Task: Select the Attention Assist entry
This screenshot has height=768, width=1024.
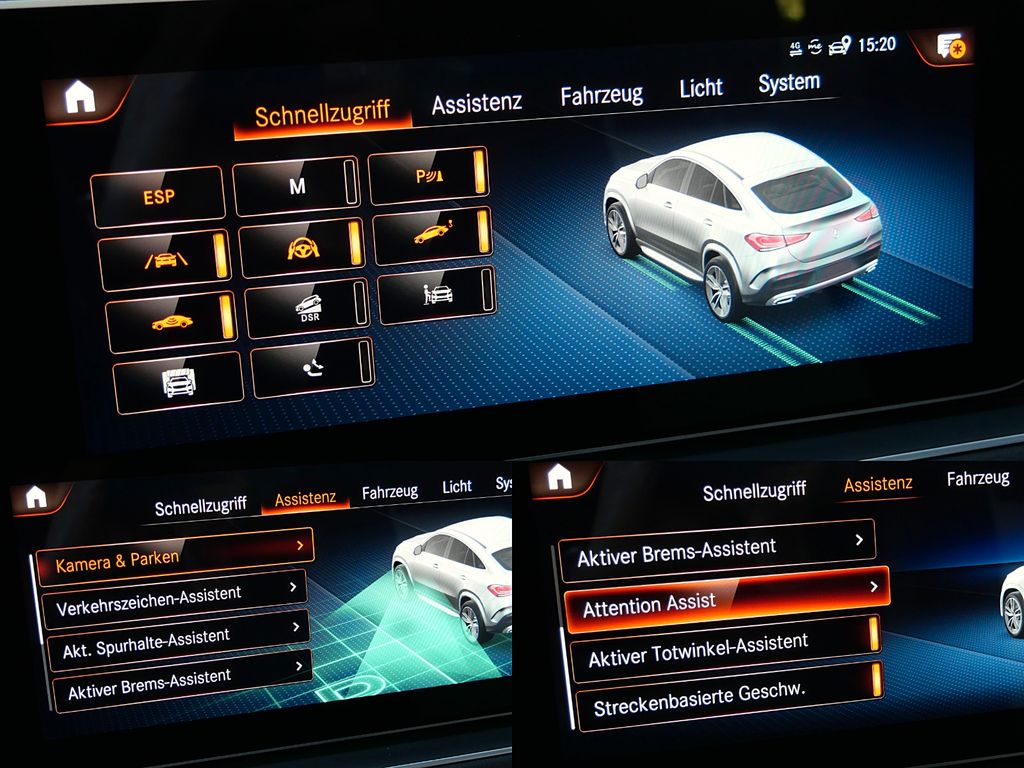Action: coord(726,601)
